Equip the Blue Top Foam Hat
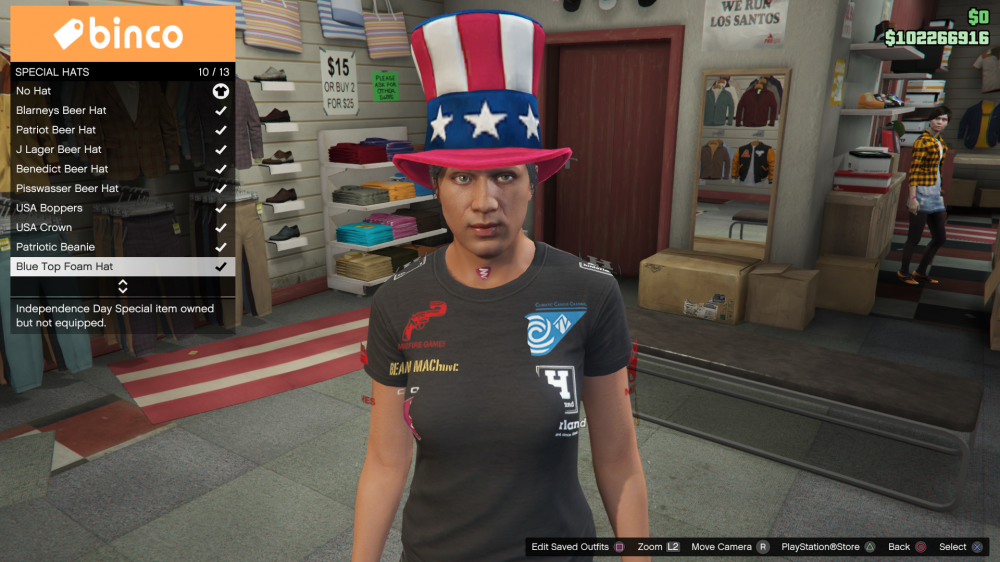The image size is (1000, 562). pos(122,267)
